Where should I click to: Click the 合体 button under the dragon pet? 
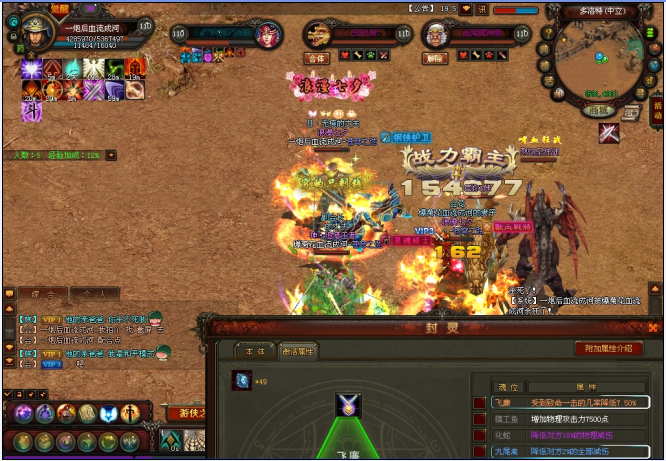tap(318, 58)
